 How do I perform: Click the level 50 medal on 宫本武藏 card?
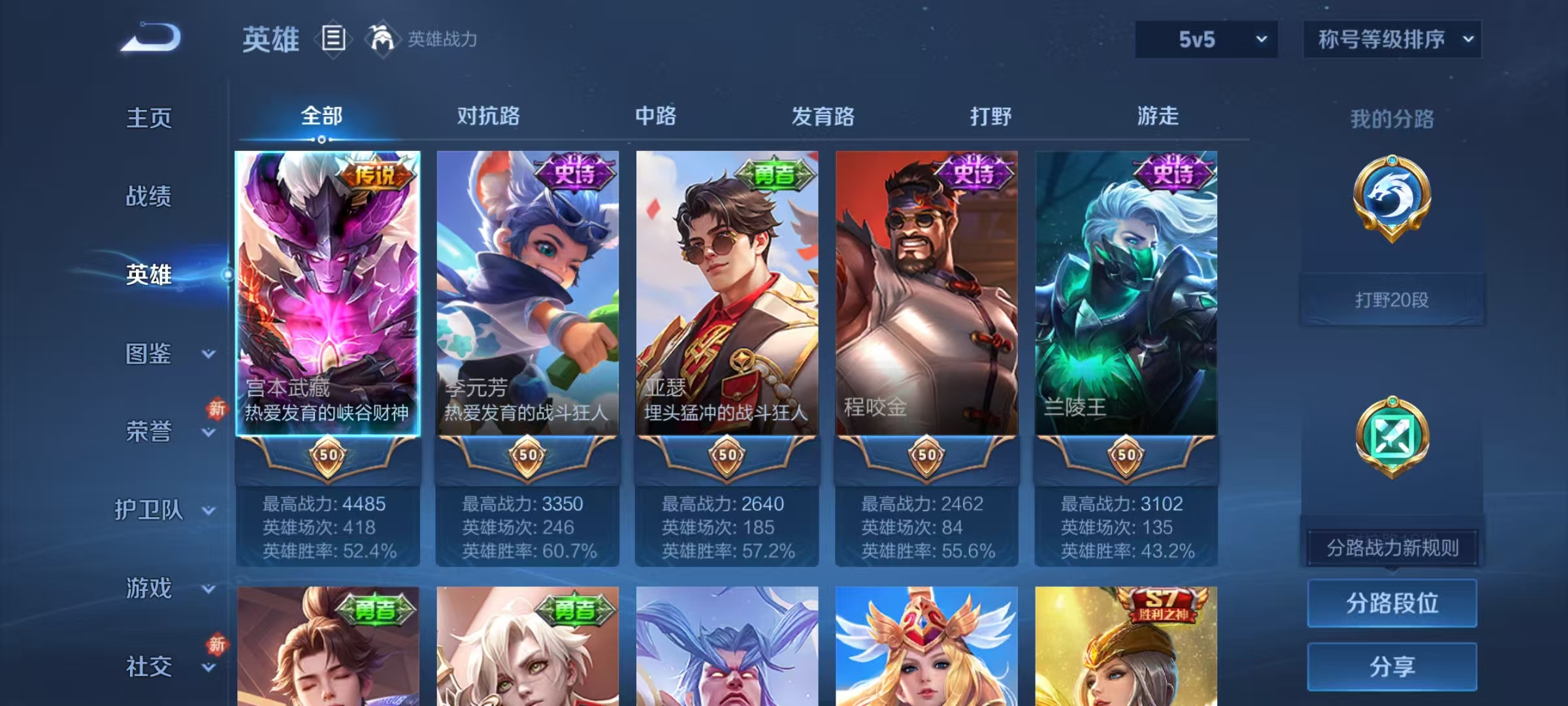pos(329,456)
